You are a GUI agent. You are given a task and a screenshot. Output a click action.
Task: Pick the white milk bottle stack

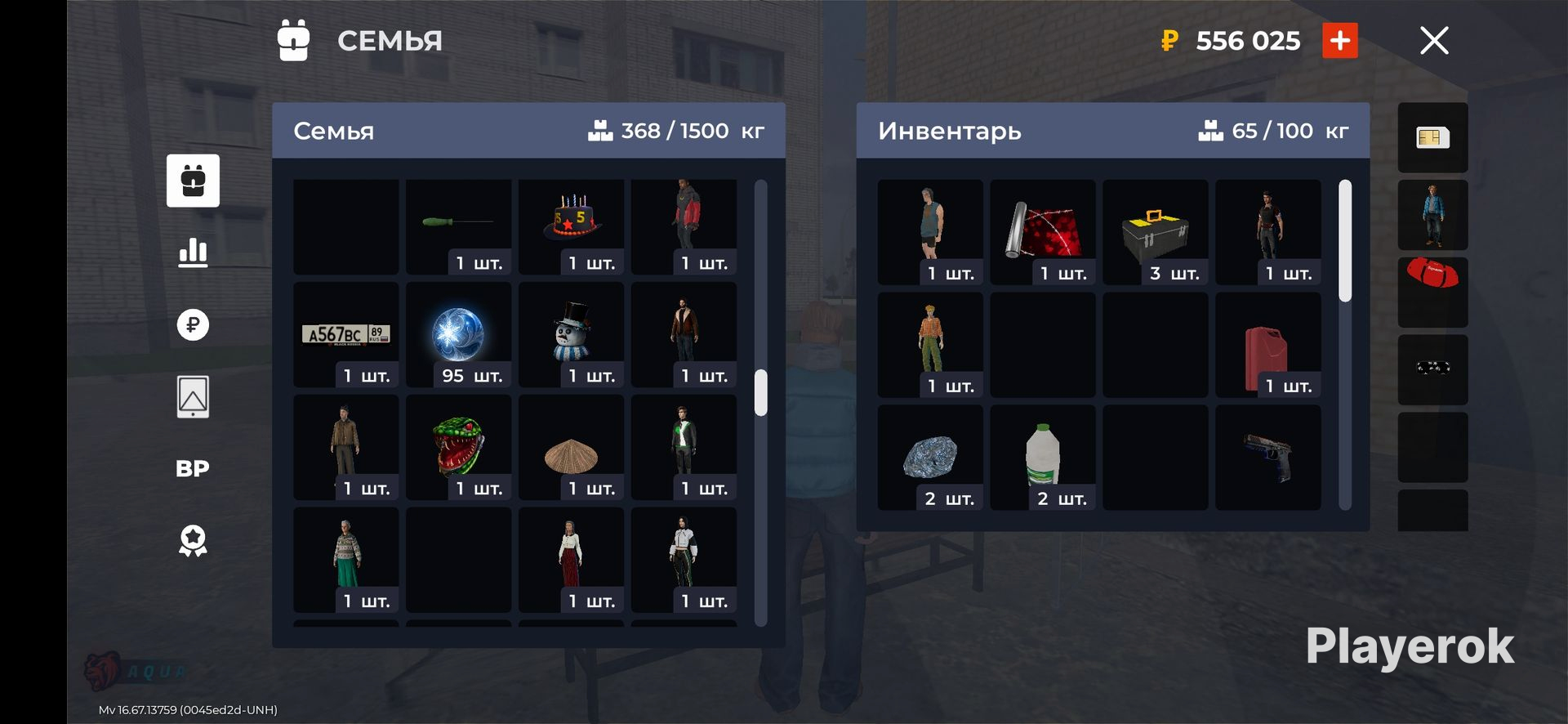coord(1043,458)
